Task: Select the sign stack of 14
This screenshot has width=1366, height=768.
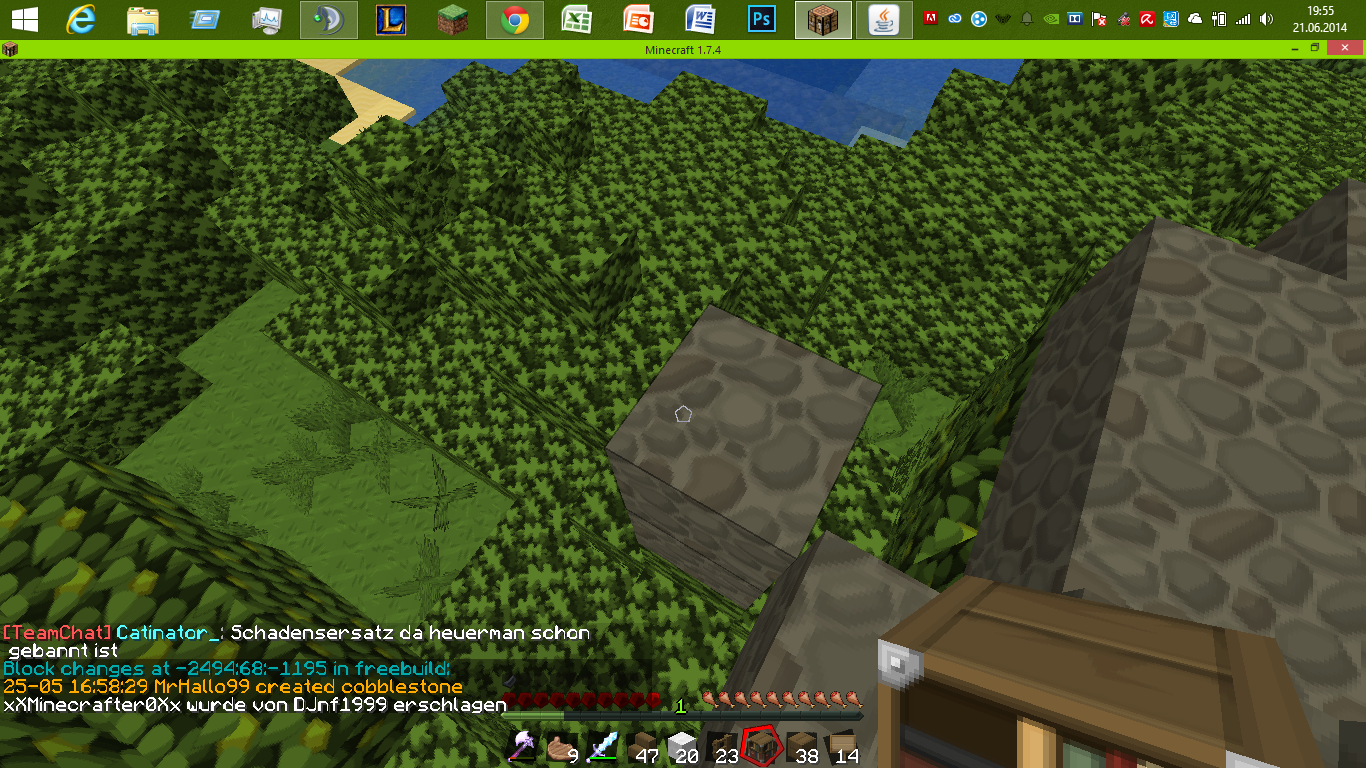Action: (x=841, y=747)
